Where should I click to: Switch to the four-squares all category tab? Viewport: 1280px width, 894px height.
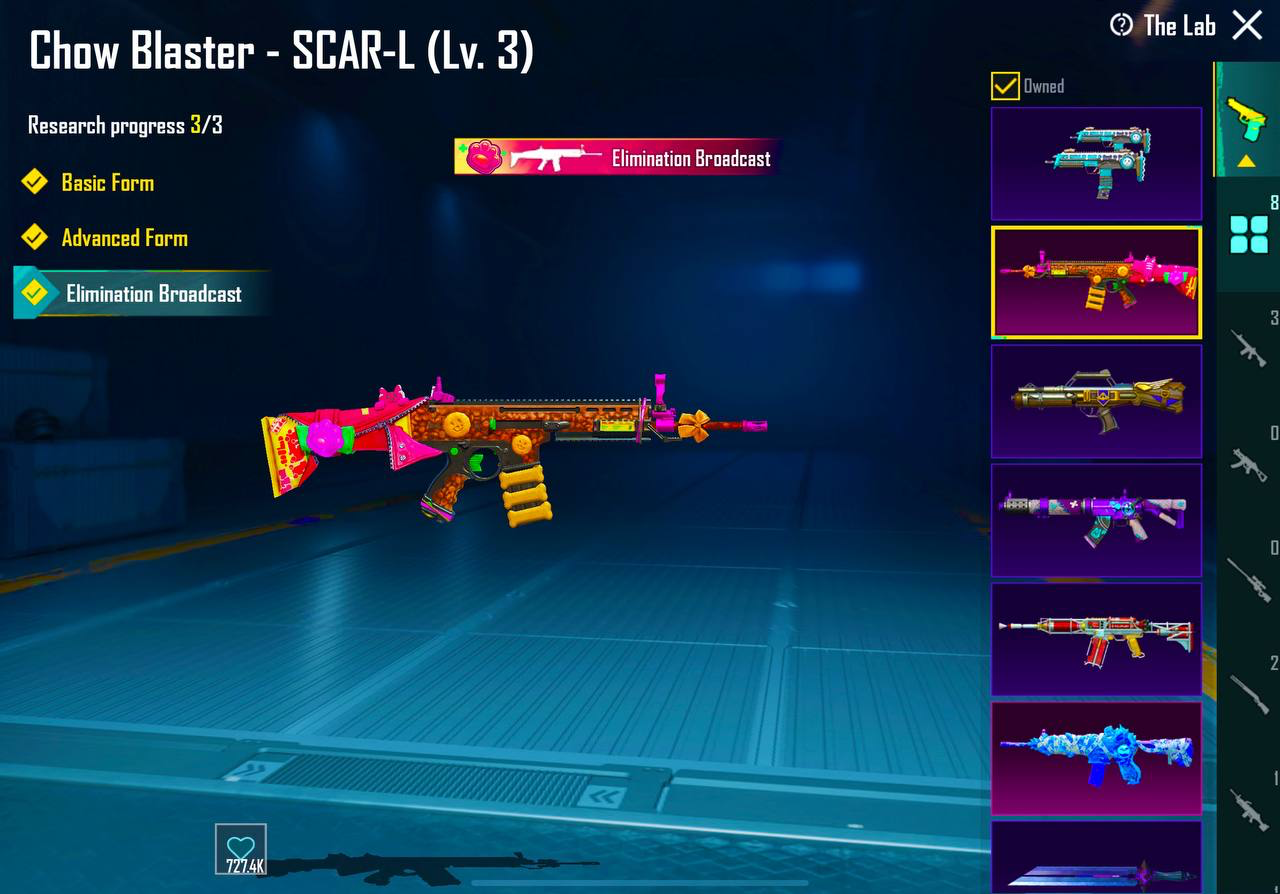click(1248, 235)
